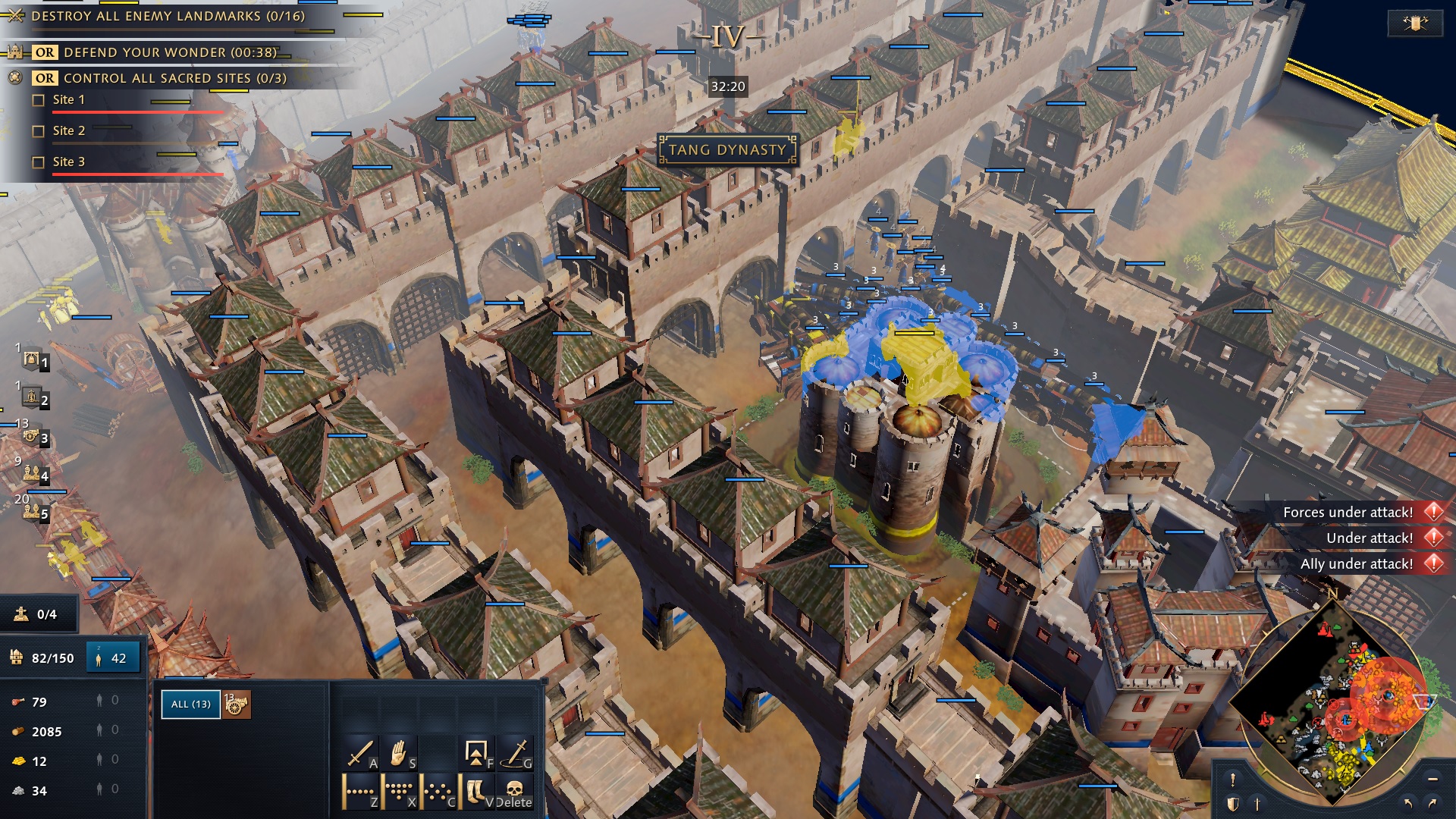
Task: Click the Site 1 capture progress bar
Action: 139,111
